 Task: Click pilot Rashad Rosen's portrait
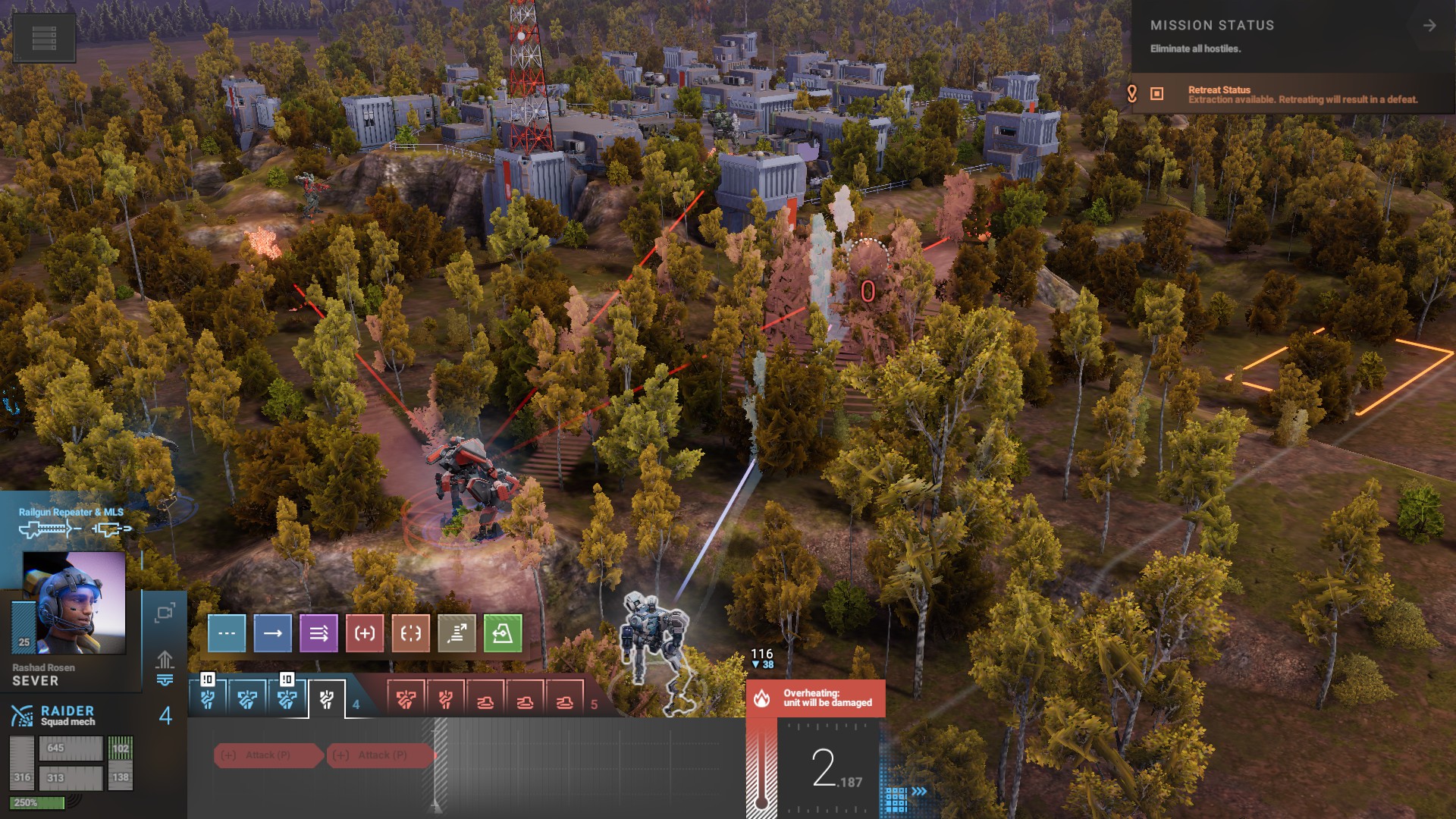coord(74,603)
